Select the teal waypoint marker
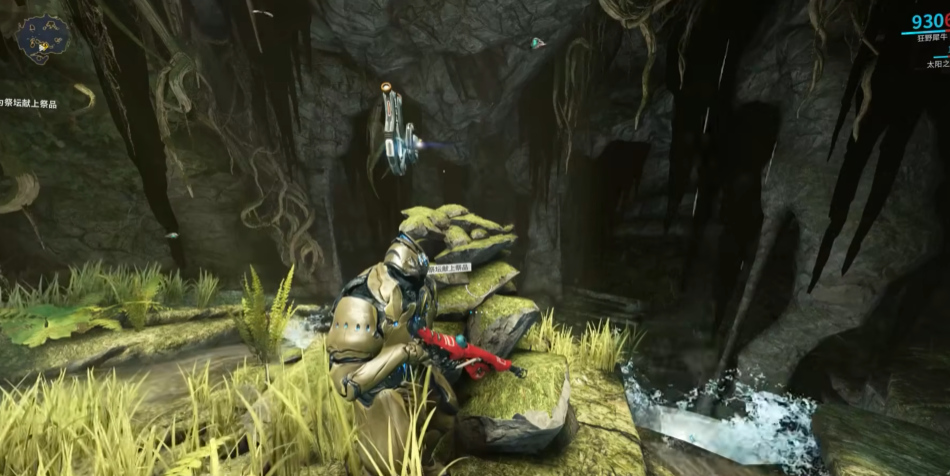 click(x=537, y=43)
